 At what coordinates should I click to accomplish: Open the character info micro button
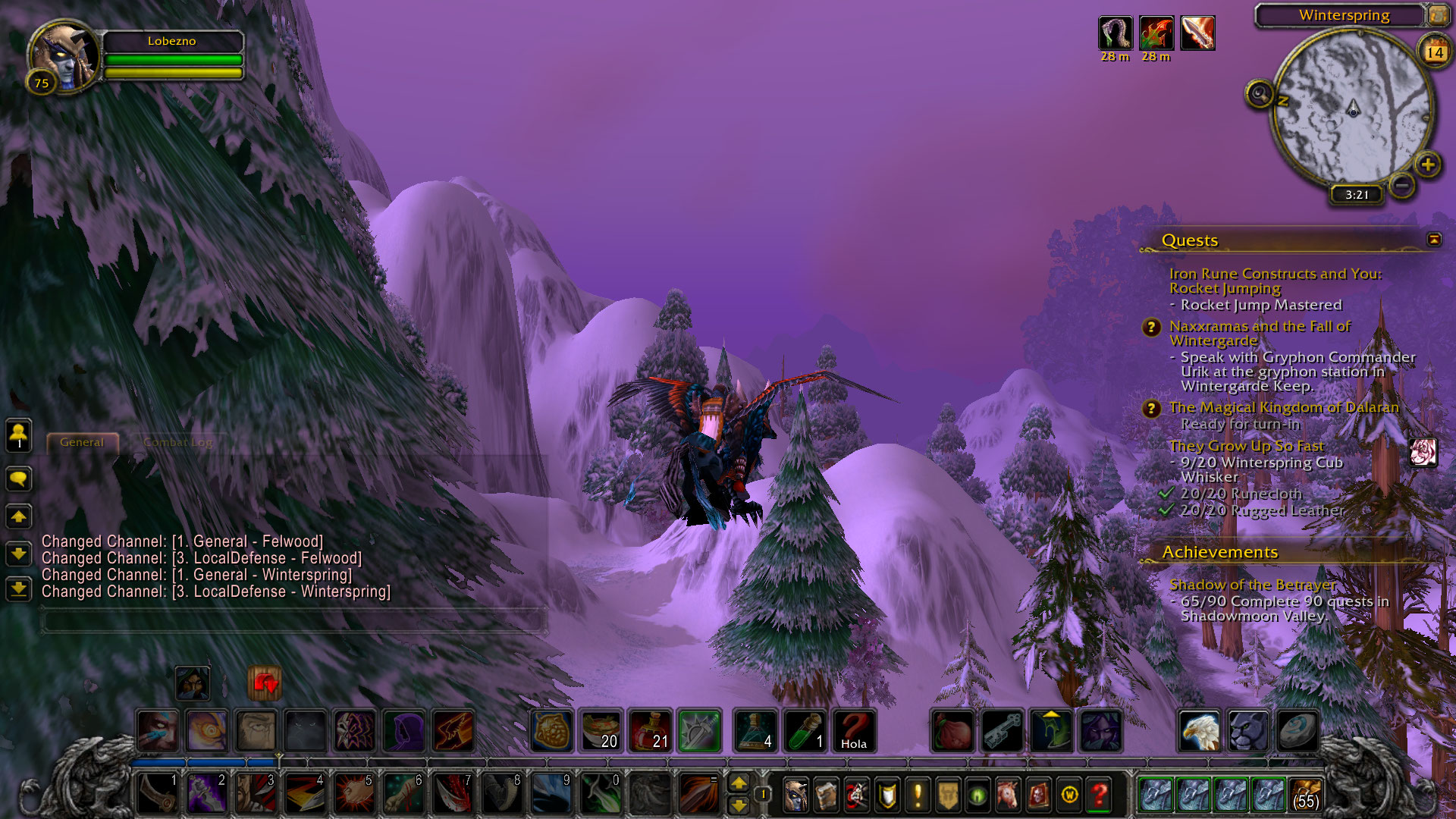pyautogui.click(x=795, y=795)
